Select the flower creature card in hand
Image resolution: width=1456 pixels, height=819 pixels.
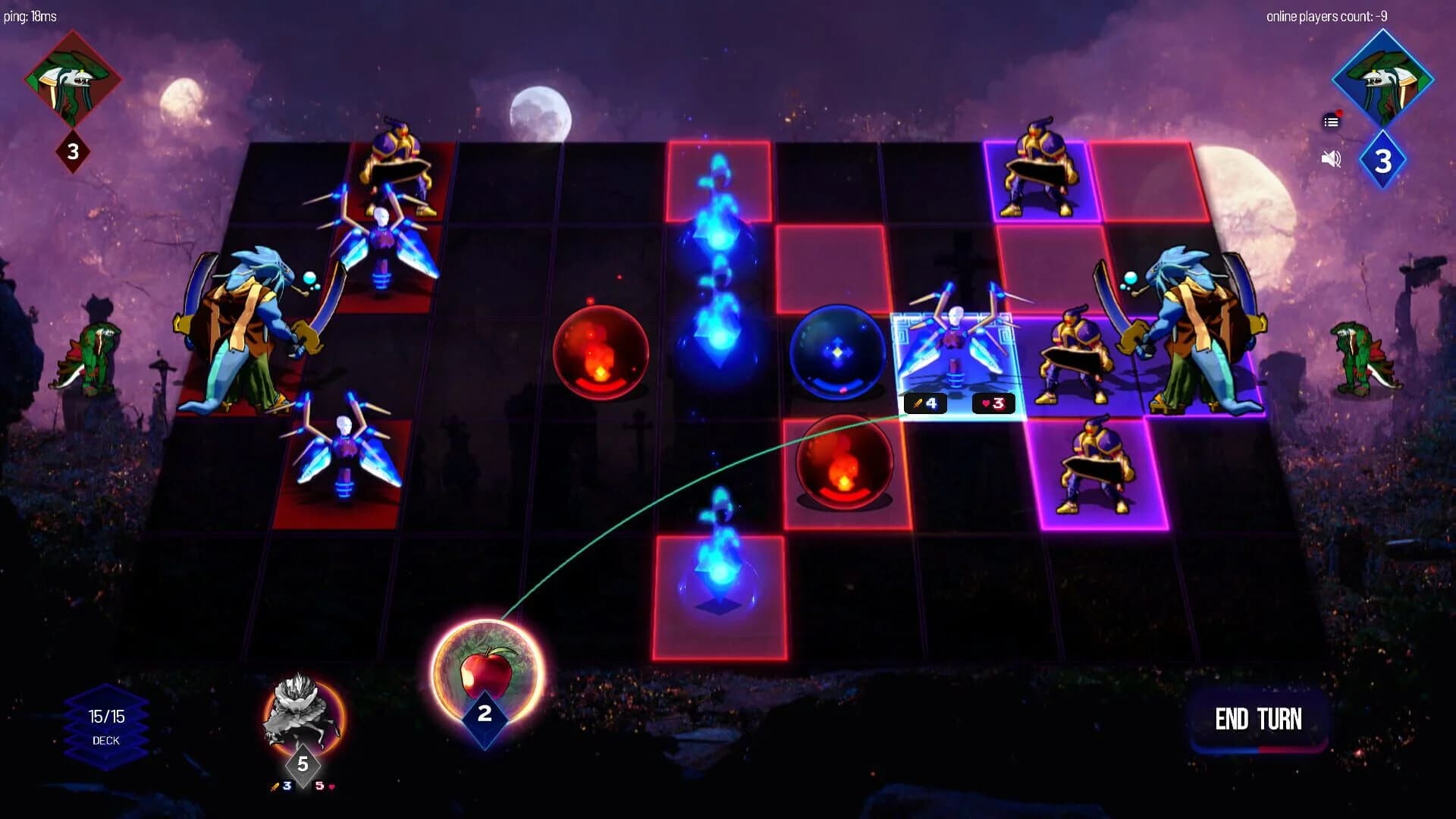(x=303, y=709)
